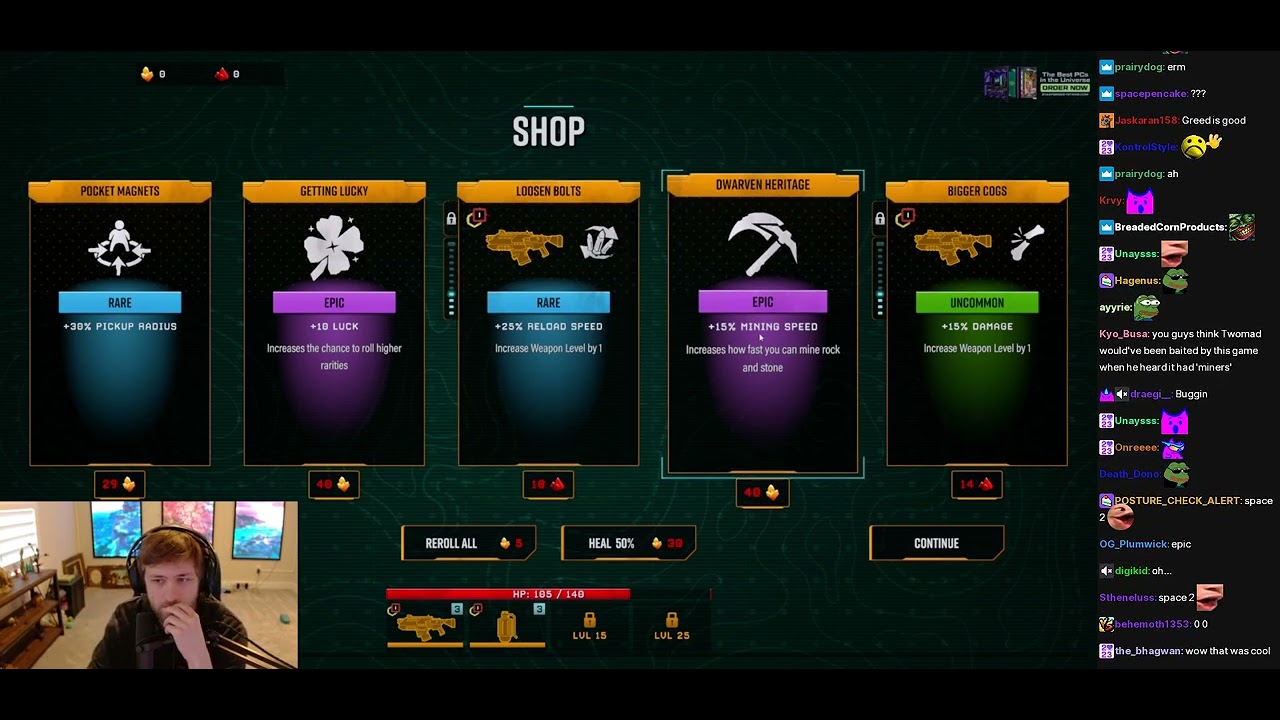Continue out of the shop
1280x720 pixels.
936,543
